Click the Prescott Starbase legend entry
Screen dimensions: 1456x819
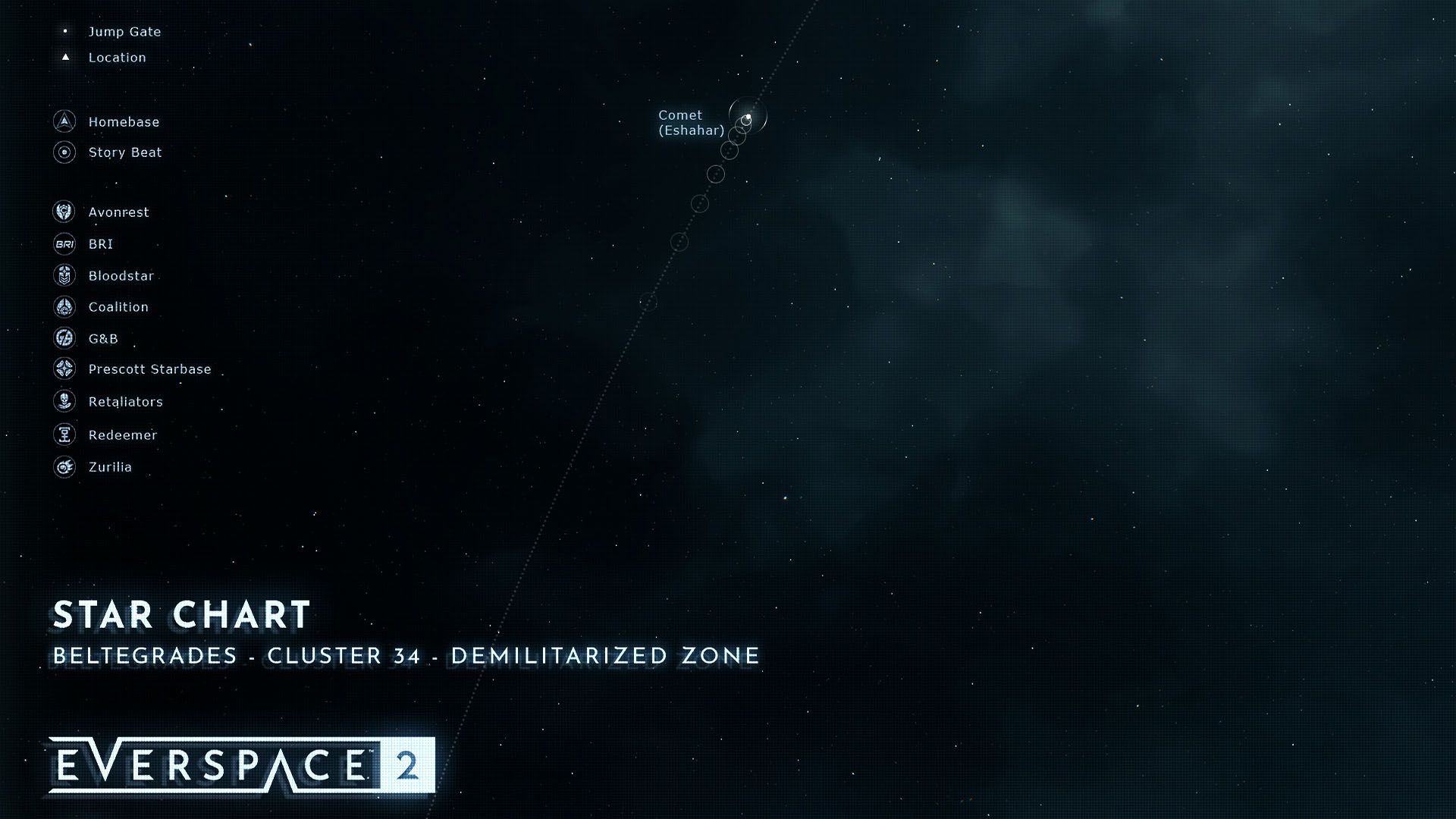coord(149,369)
